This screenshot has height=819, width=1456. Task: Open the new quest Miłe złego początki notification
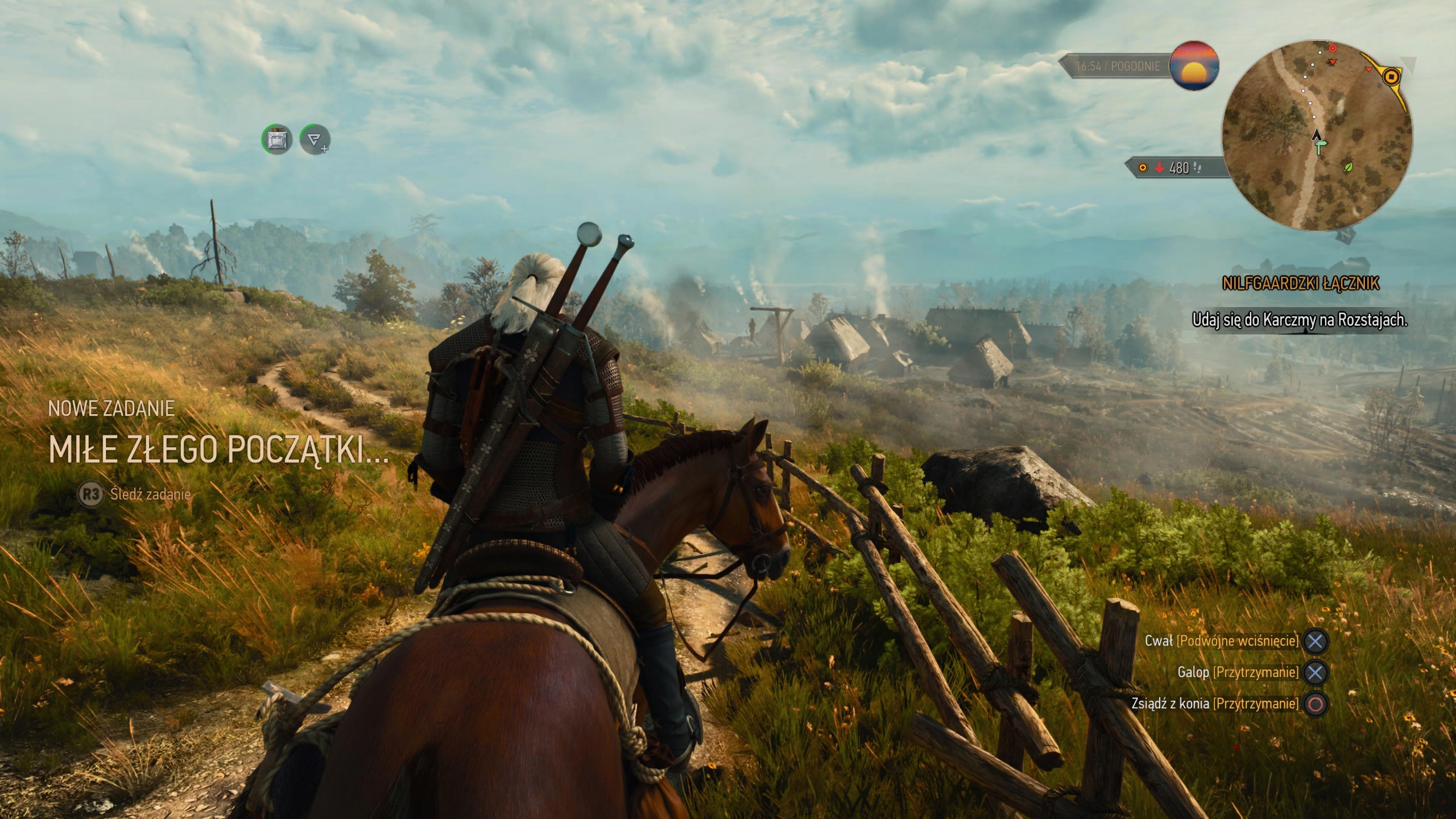tap(219, 450)
